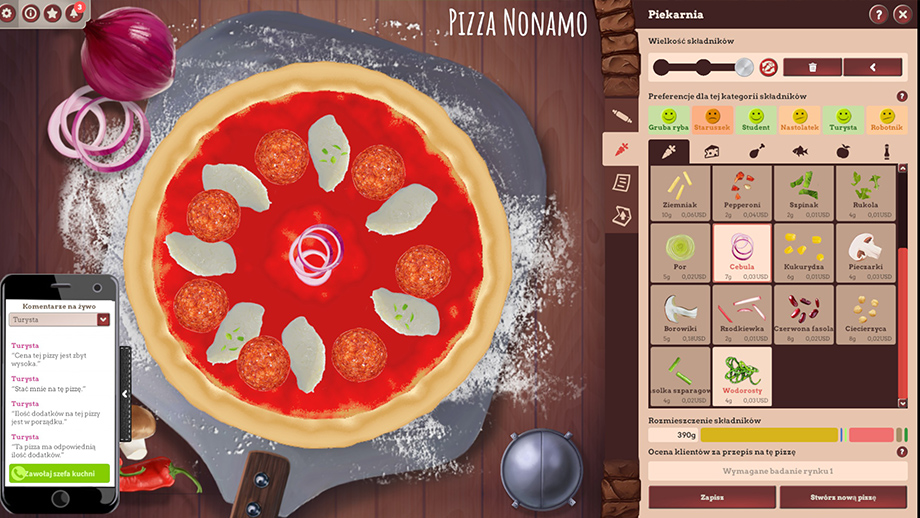920x518 pixels.
Task: Click the trash can delete button
Action: pos(811,67)
